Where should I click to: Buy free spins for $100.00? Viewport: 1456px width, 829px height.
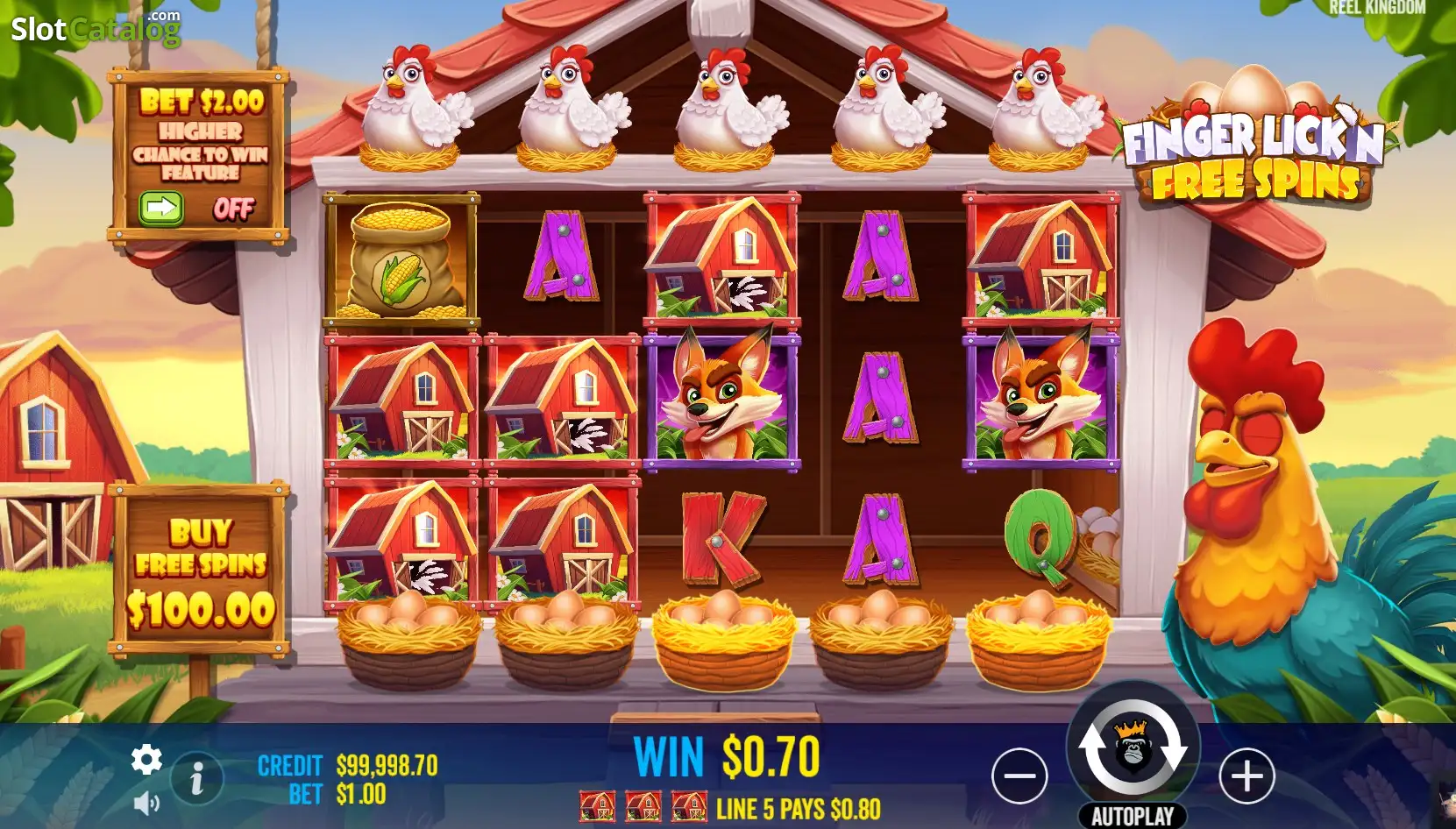[201, 570]
